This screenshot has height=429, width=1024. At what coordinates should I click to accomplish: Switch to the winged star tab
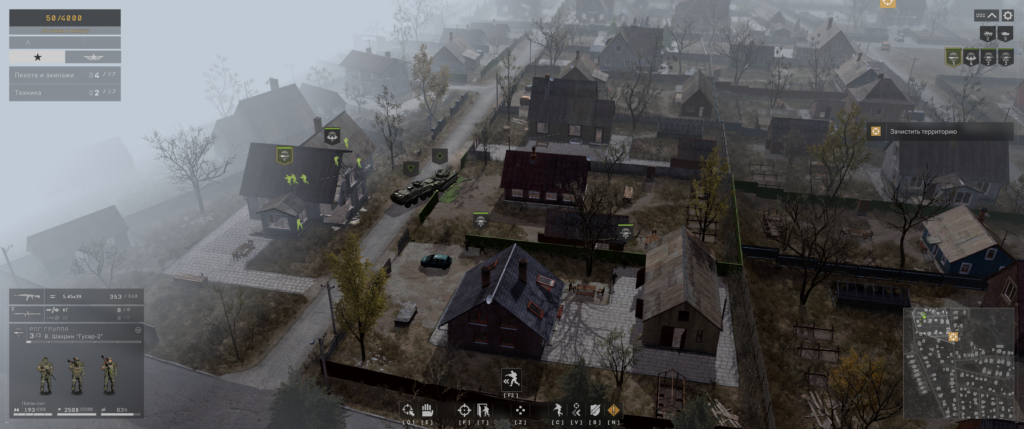(x=93, y=57)
